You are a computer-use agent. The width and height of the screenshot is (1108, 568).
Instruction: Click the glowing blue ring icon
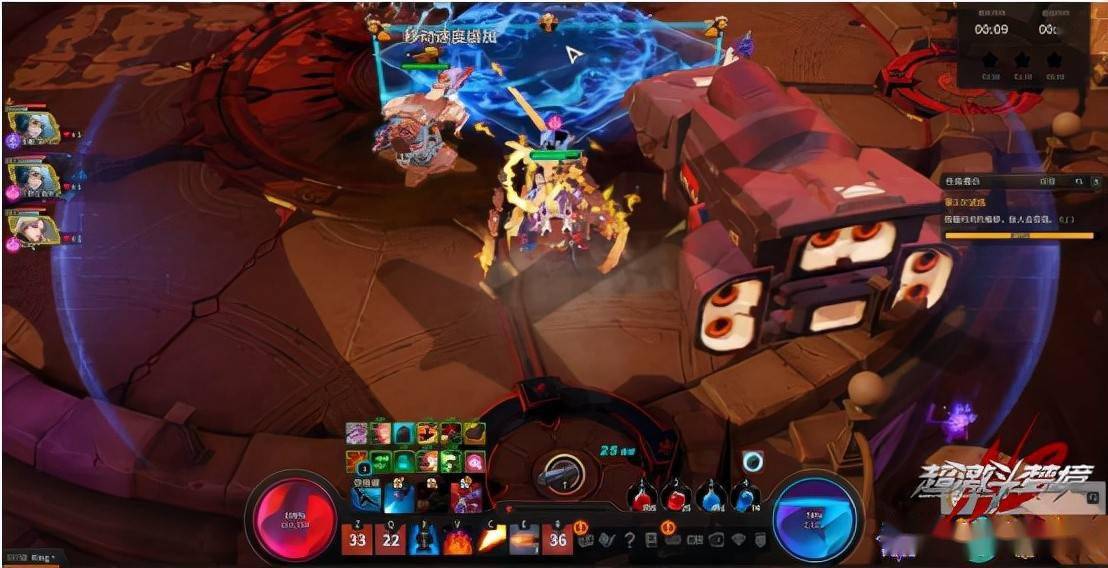(x=753, y=461)
